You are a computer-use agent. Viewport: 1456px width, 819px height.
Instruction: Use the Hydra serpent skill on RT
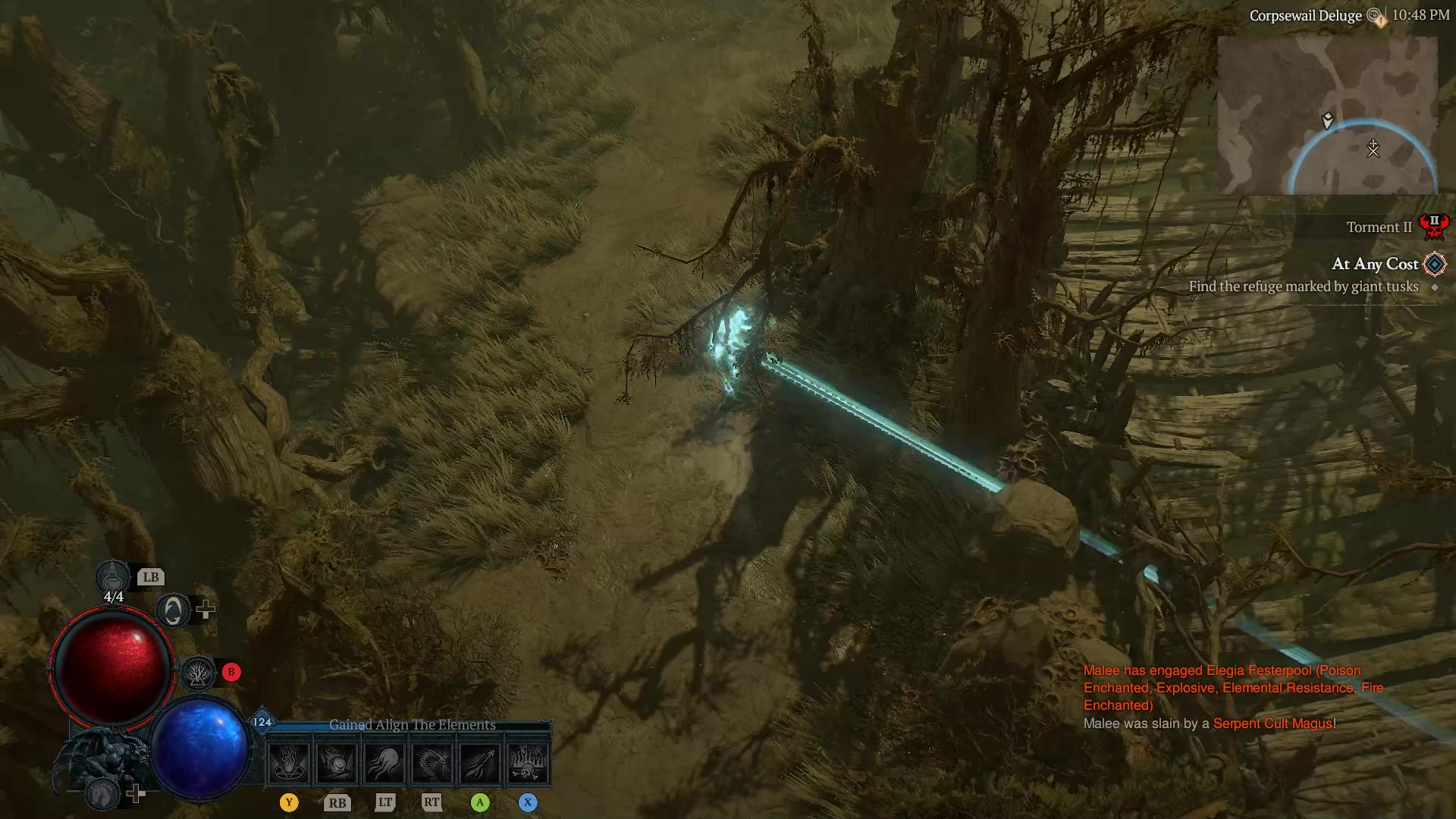433,762
